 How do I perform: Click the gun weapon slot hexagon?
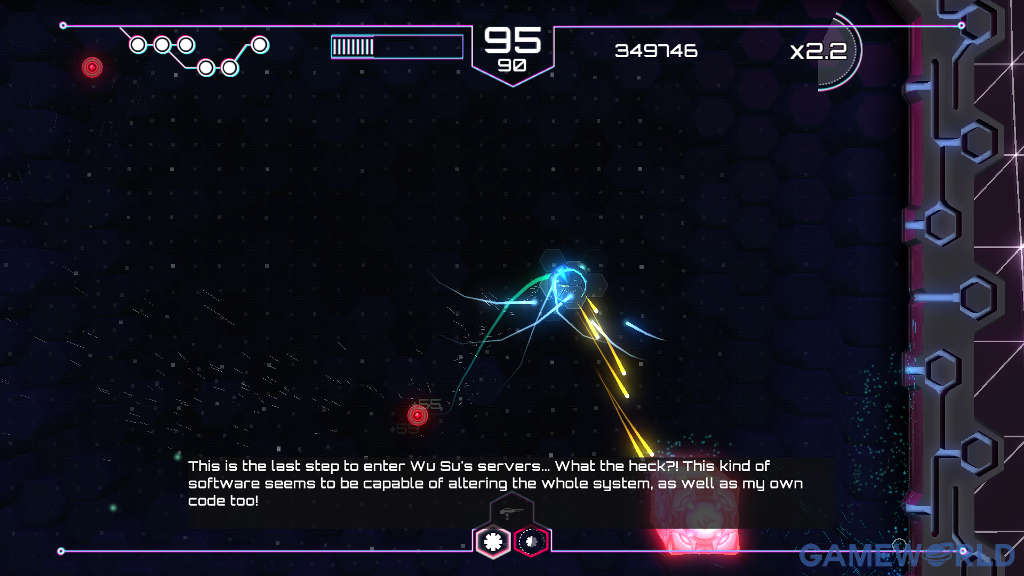coord(512,512)
